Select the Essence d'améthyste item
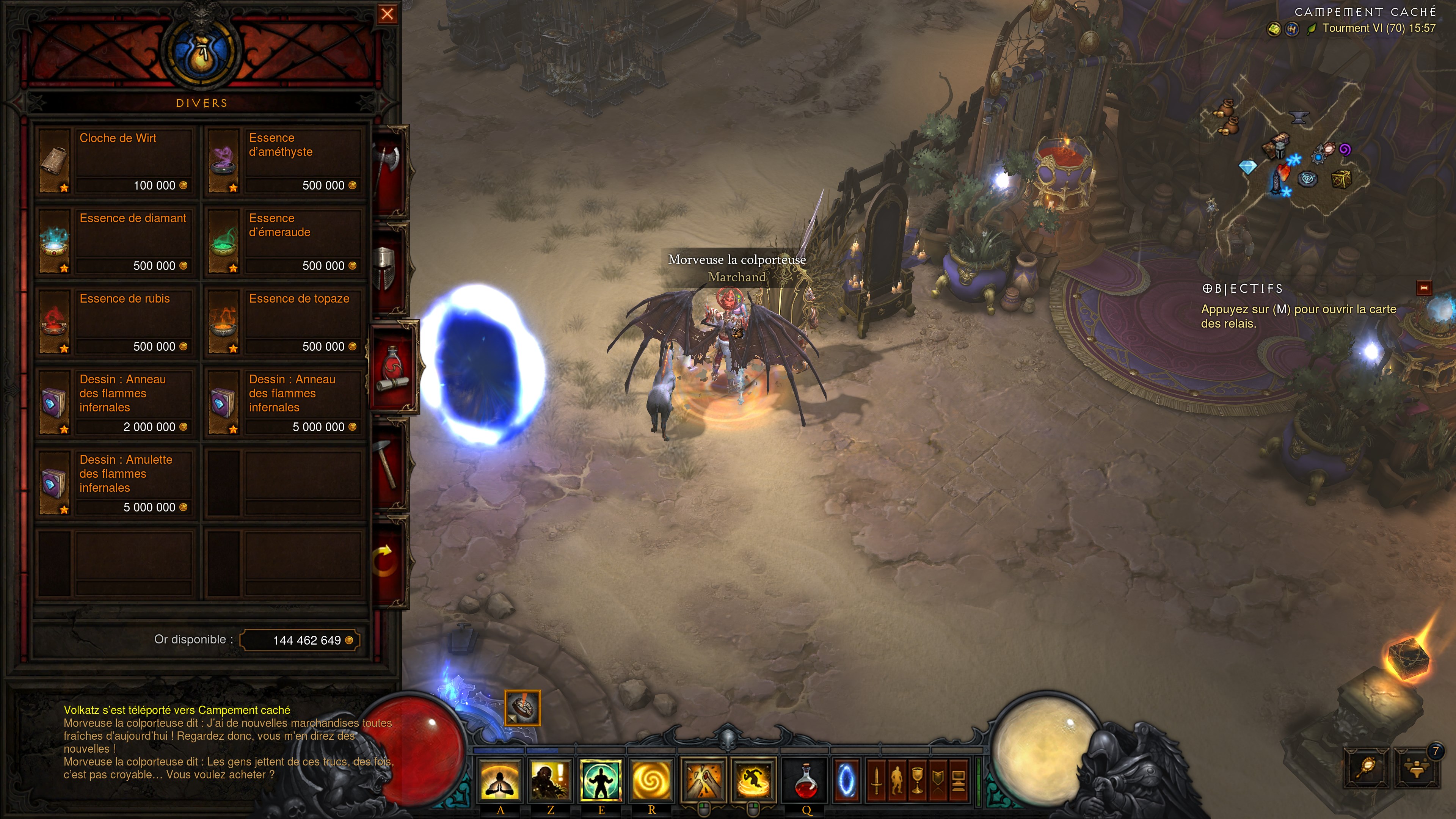 tap(286, 162)
